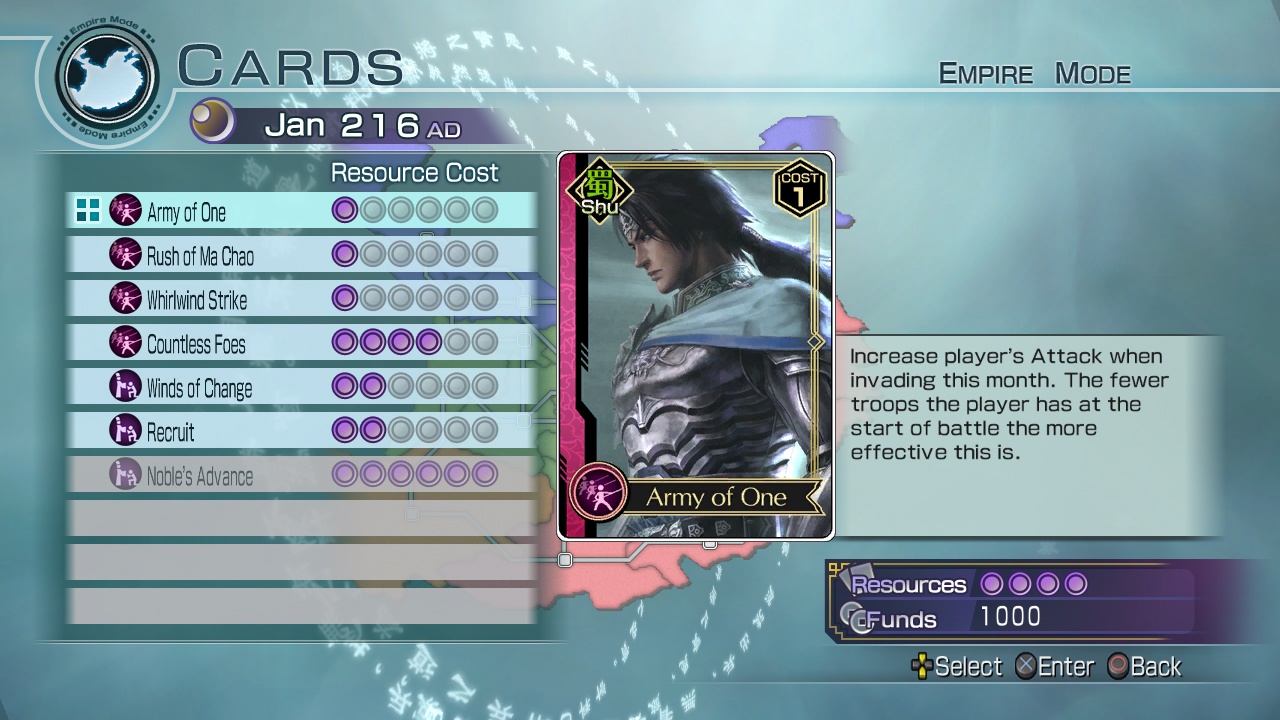Click the grayed-out Noble's Advance card icon
This screenshot has height=720, width=1280.
[124, 476]
